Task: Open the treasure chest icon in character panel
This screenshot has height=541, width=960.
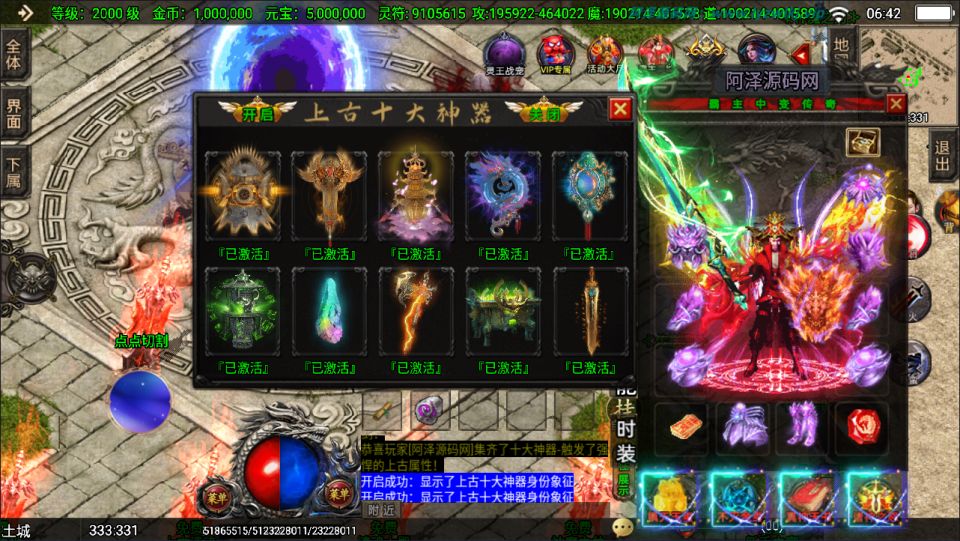Action: tap(862, 142)
